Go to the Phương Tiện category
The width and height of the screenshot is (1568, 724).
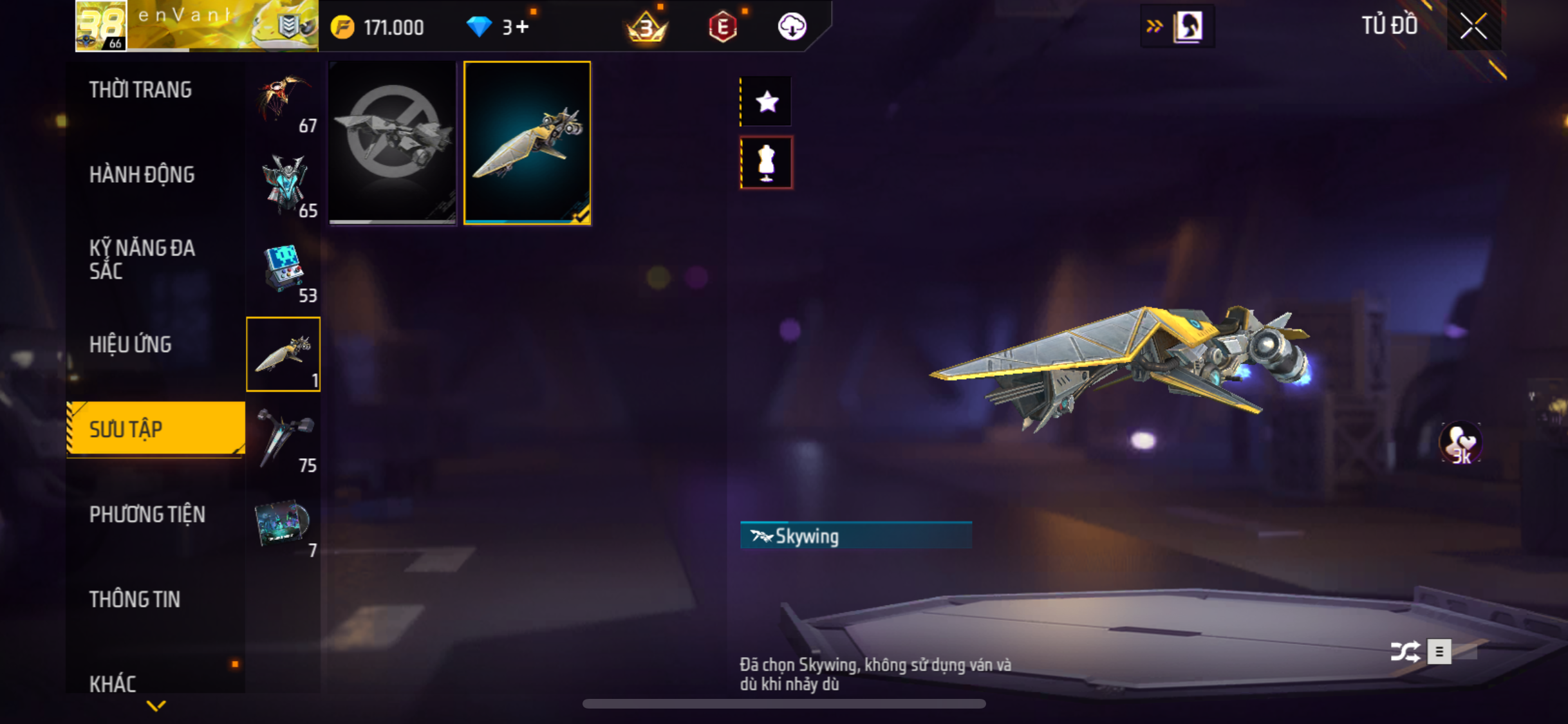[147, 515]
